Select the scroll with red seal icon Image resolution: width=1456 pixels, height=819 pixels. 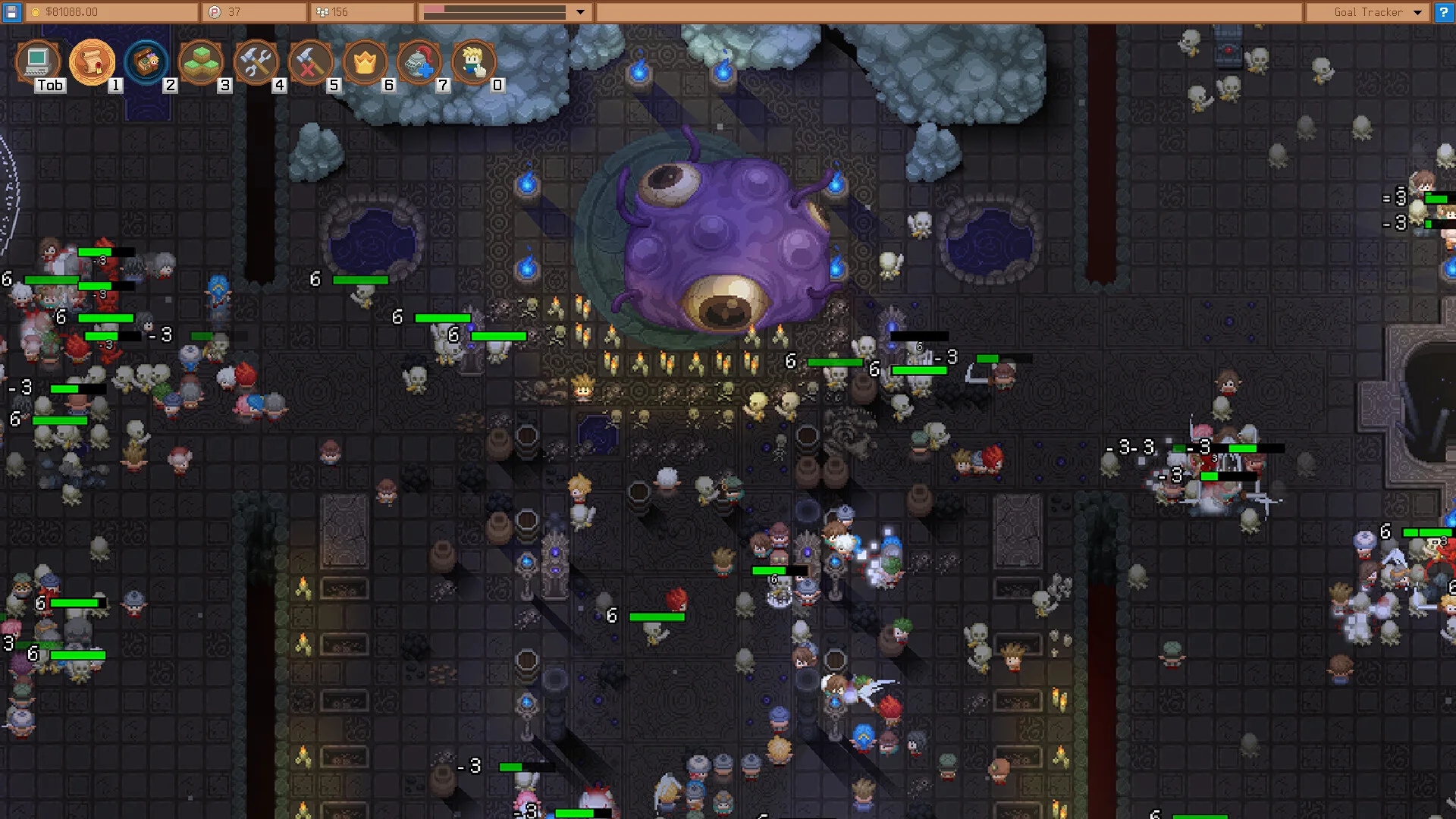92,61
